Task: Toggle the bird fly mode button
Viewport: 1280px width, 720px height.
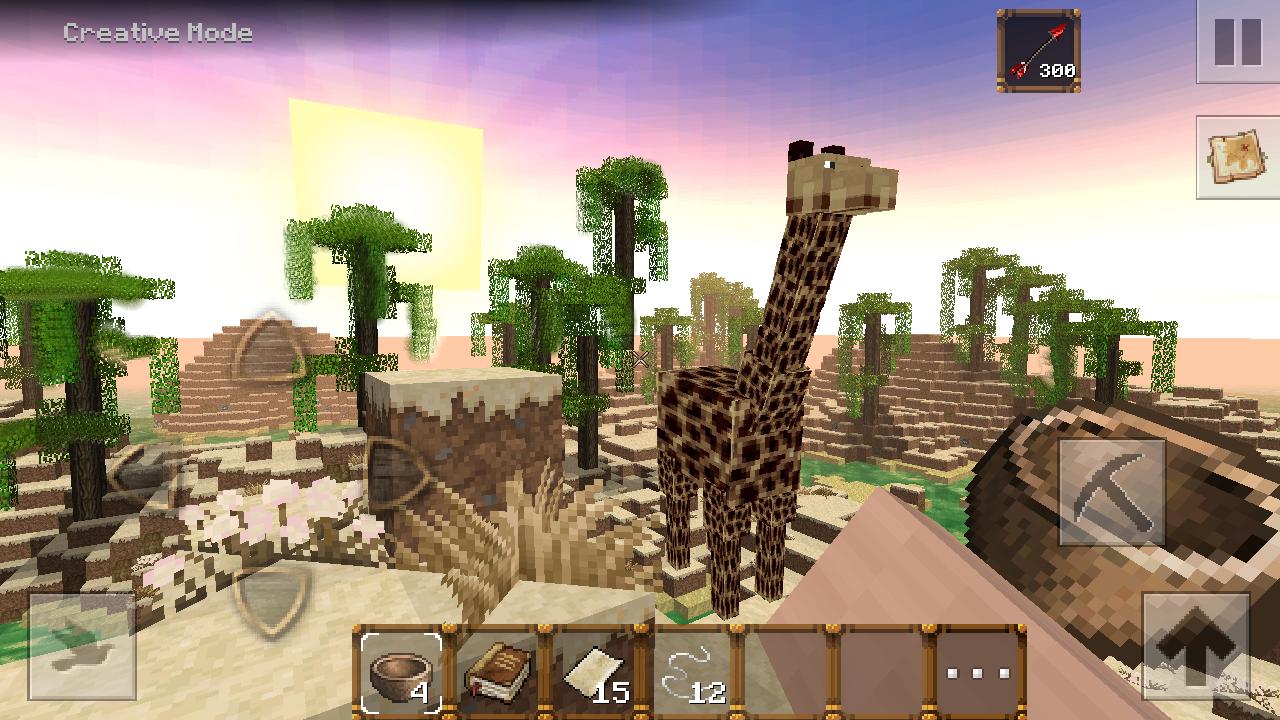Action: click(x=81, y=646)
